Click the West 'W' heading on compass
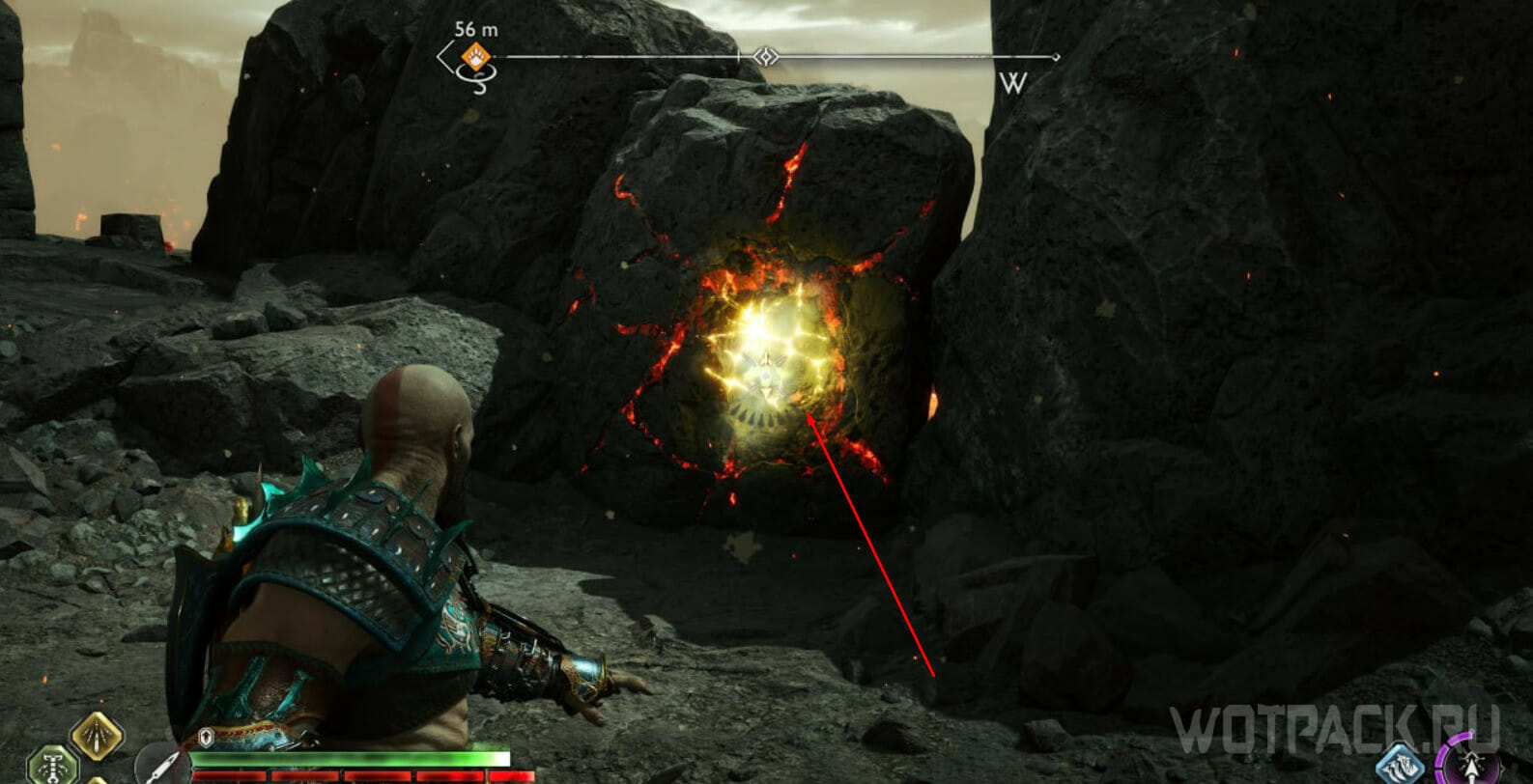This screenshot has height=784, width=1533. coord(1012,83)
